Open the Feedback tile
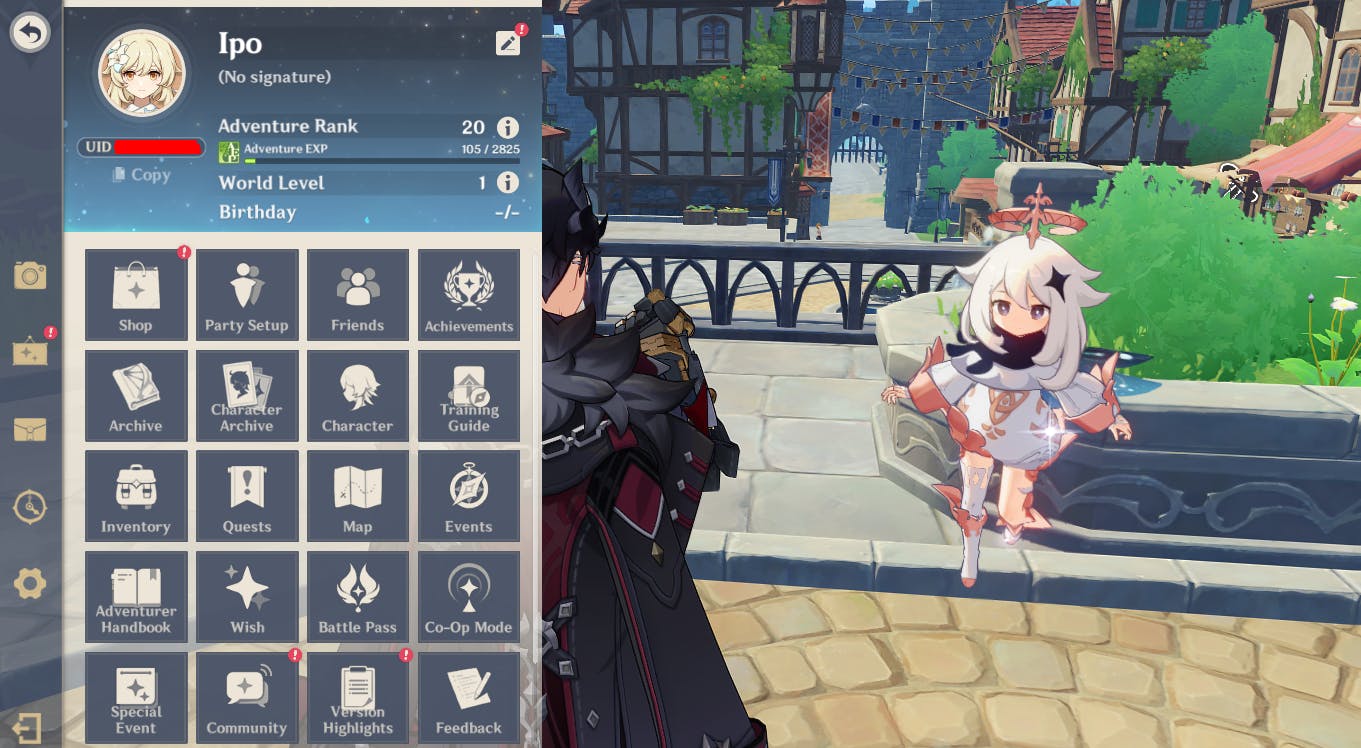The width and height of the screenshot is (1361, 748). (468, 697)
